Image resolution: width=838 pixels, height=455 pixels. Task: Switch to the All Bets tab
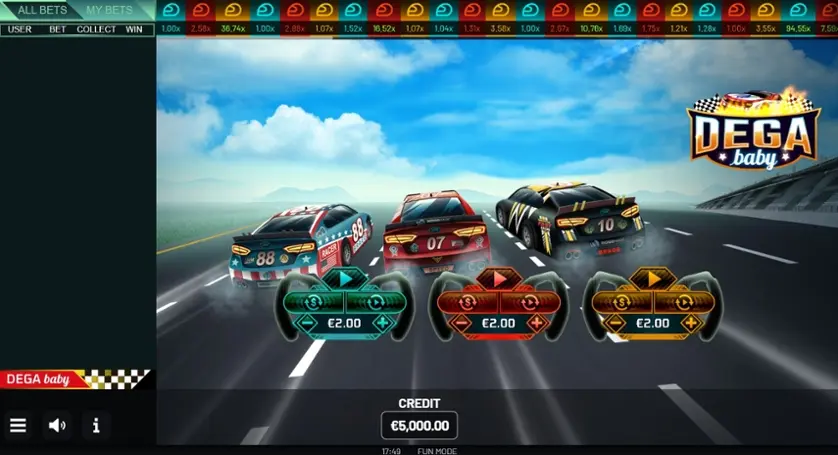click(42, 10)
